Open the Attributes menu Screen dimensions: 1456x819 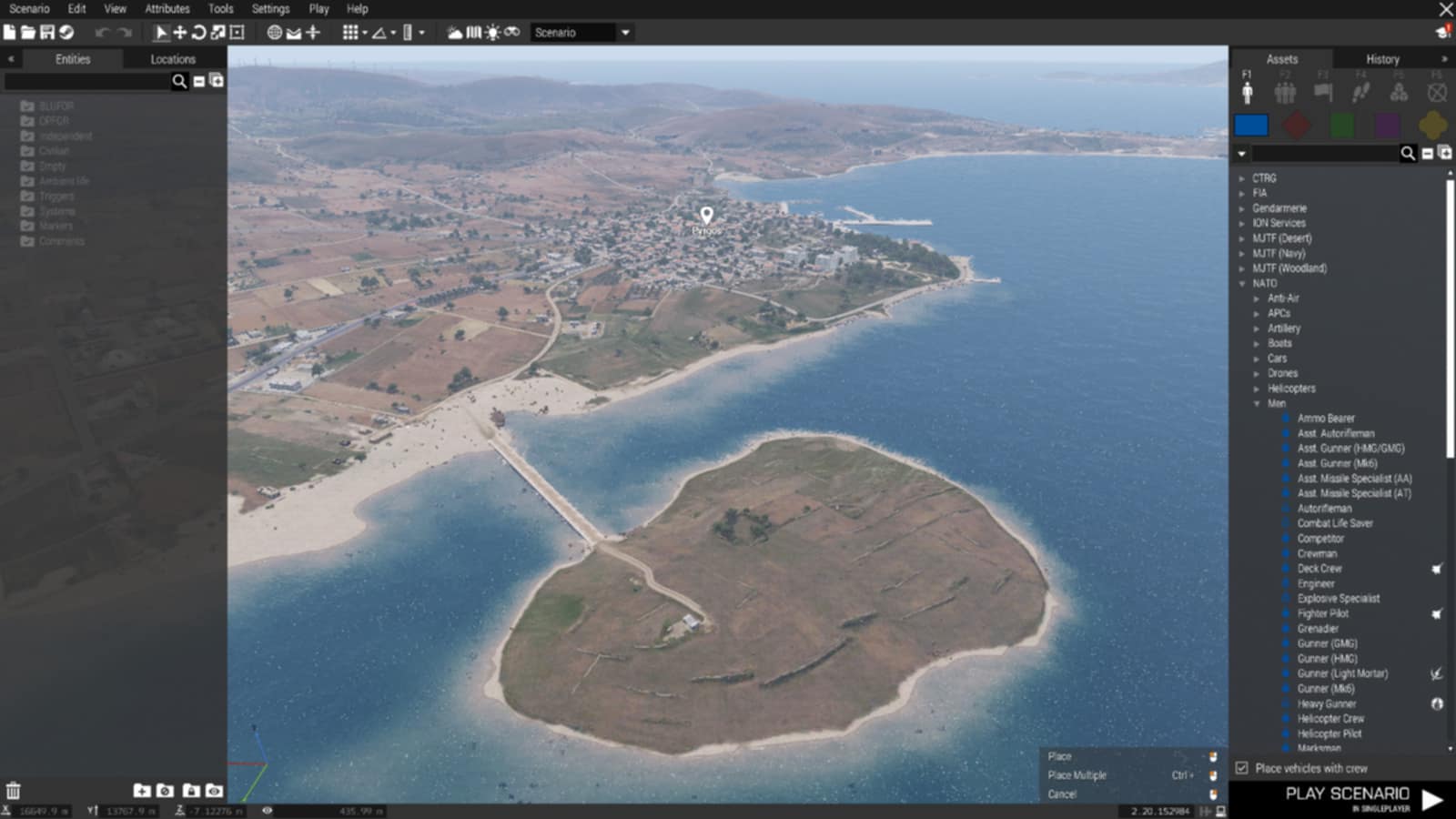167,9
